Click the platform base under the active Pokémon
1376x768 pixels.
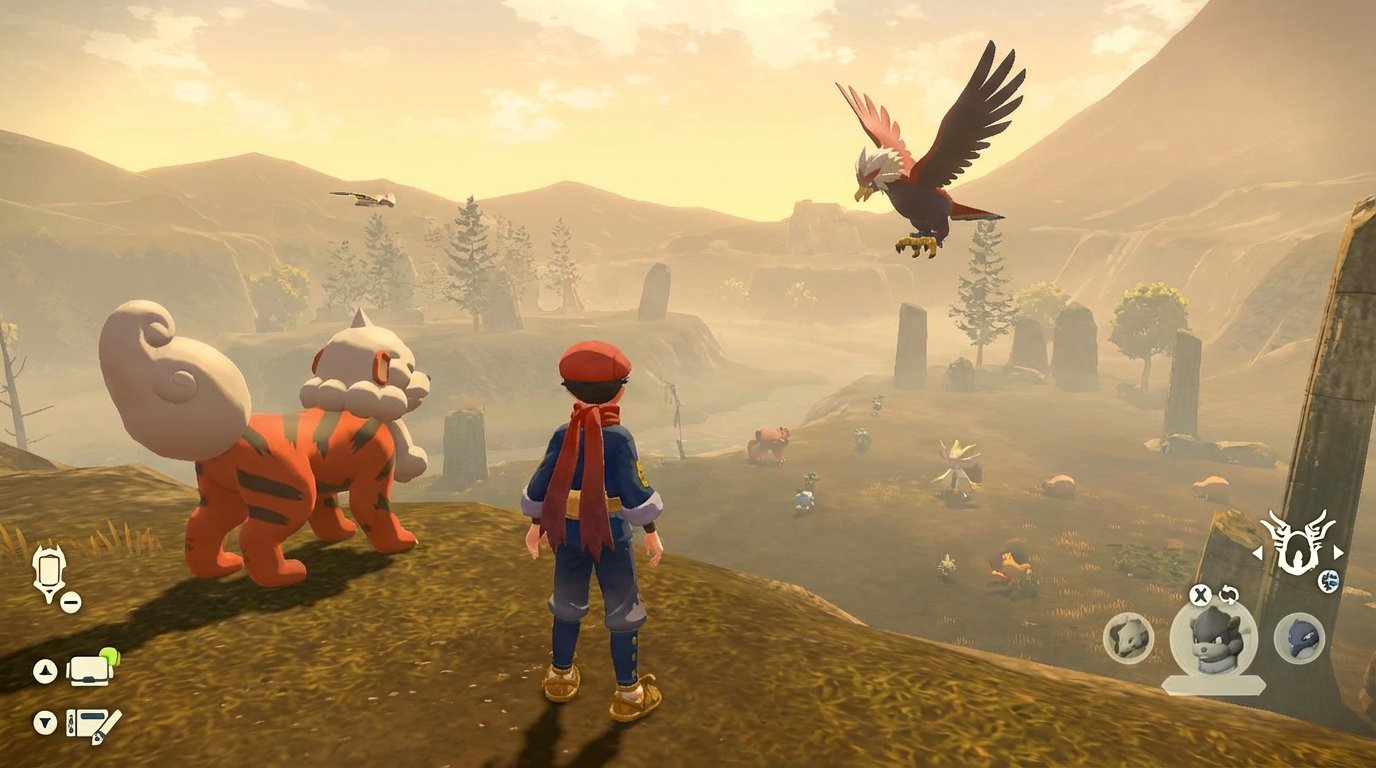(x=1212, y=684)
